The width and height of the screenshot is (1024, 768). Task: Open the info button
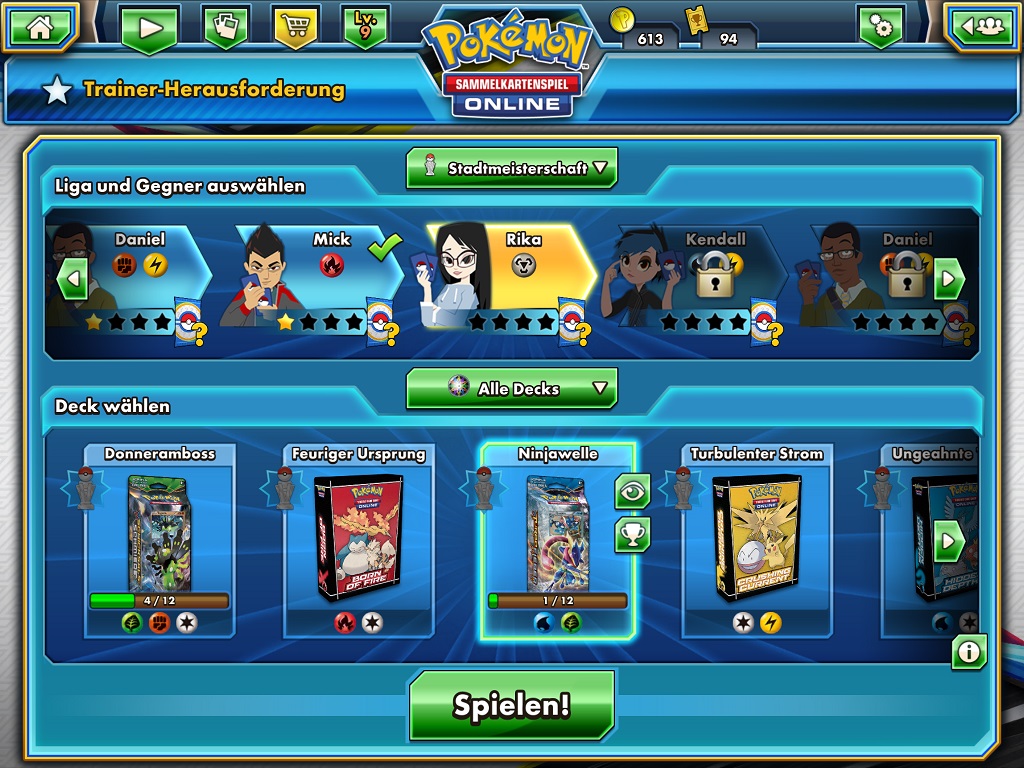click(968, 652)
